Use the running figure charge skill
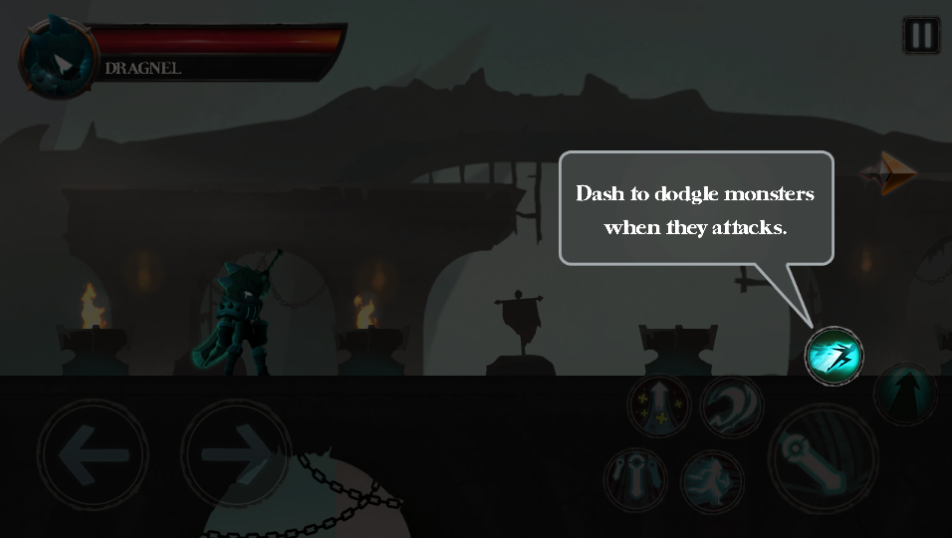The height and width of the screenshot is (538, 952). [712, 481]
